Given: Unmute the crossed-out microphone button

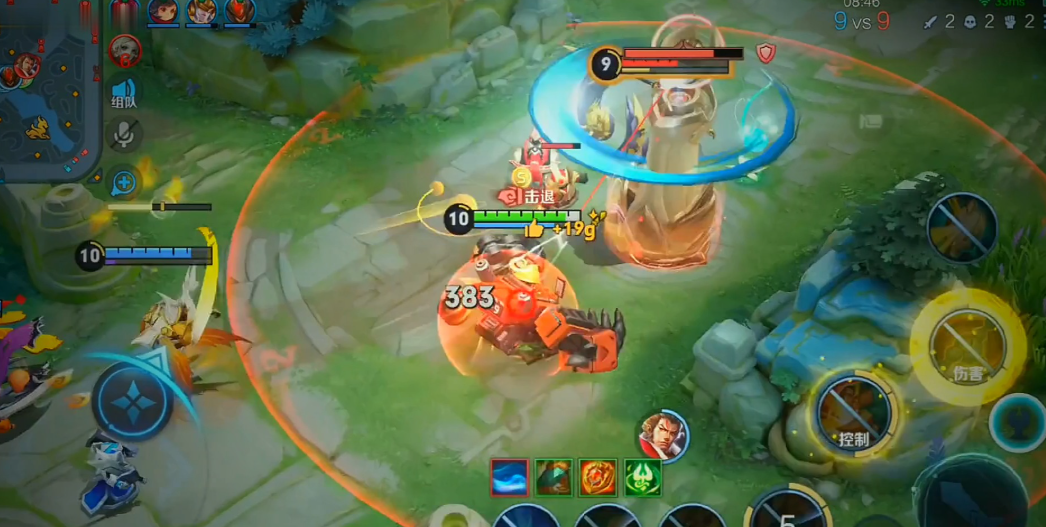Looking at the screenshot, I should [x=124, y=134].
